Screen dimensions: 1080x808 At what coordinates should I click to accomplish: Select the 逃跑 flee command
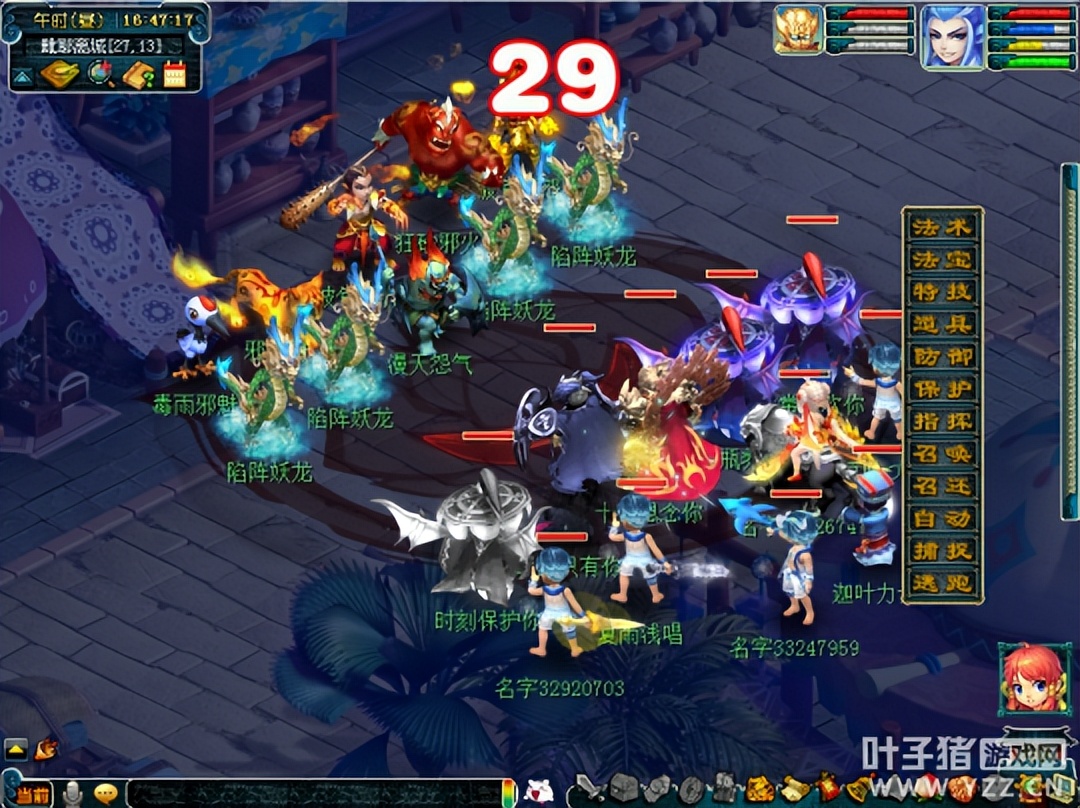click(942, 581)
